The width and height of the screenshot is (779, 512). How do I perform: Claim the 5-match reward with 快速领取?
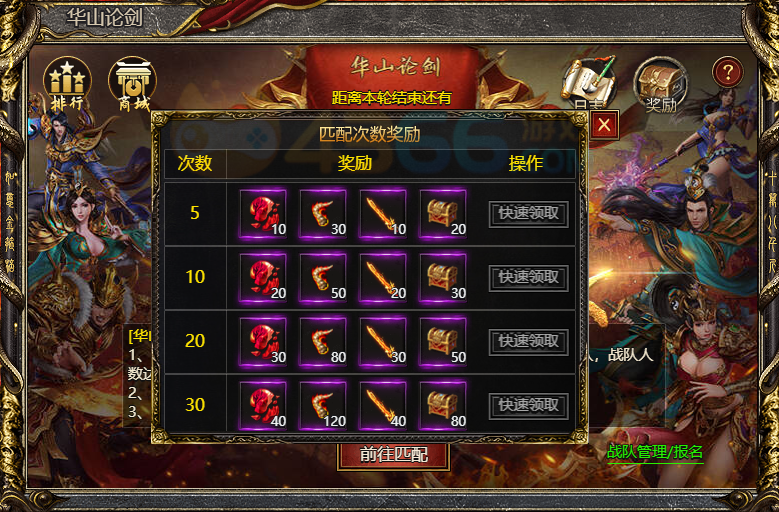[529, 213]
